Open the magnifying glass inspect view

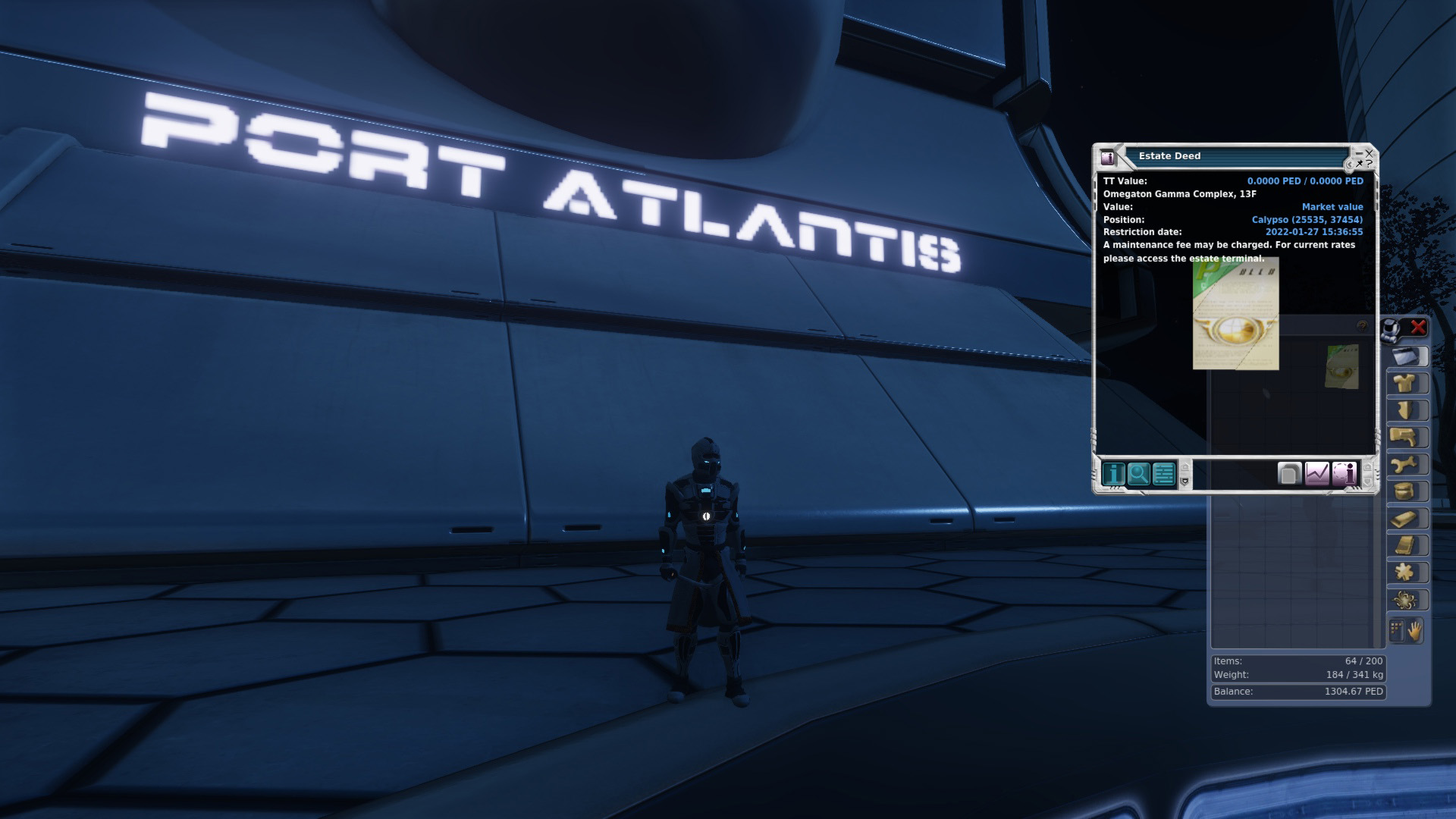[1138, 474]
